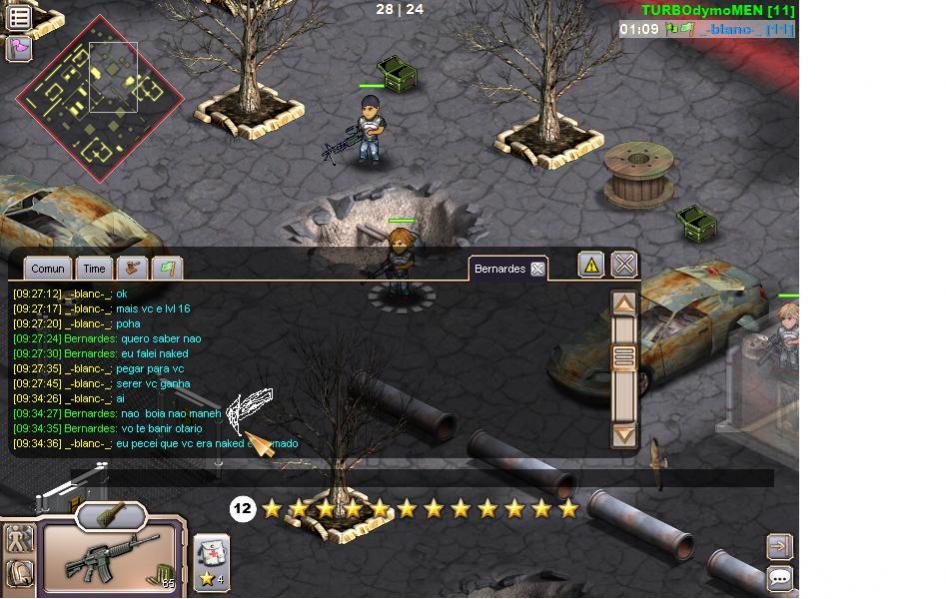Close the Bernardes private chat tab
This screenshot has height=599, width=946.
(537, 269)
